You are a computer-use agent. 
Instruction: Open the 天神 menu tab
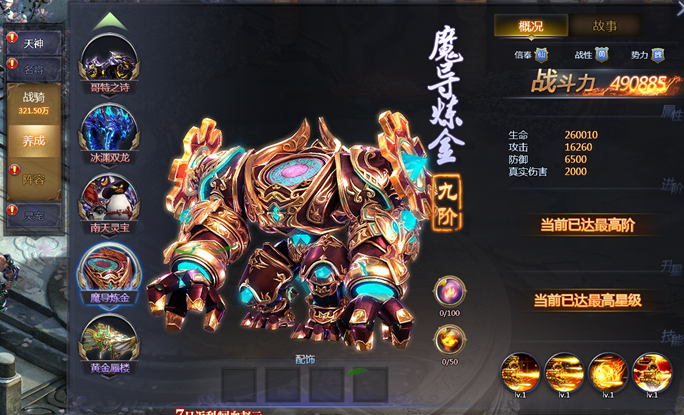34,44
